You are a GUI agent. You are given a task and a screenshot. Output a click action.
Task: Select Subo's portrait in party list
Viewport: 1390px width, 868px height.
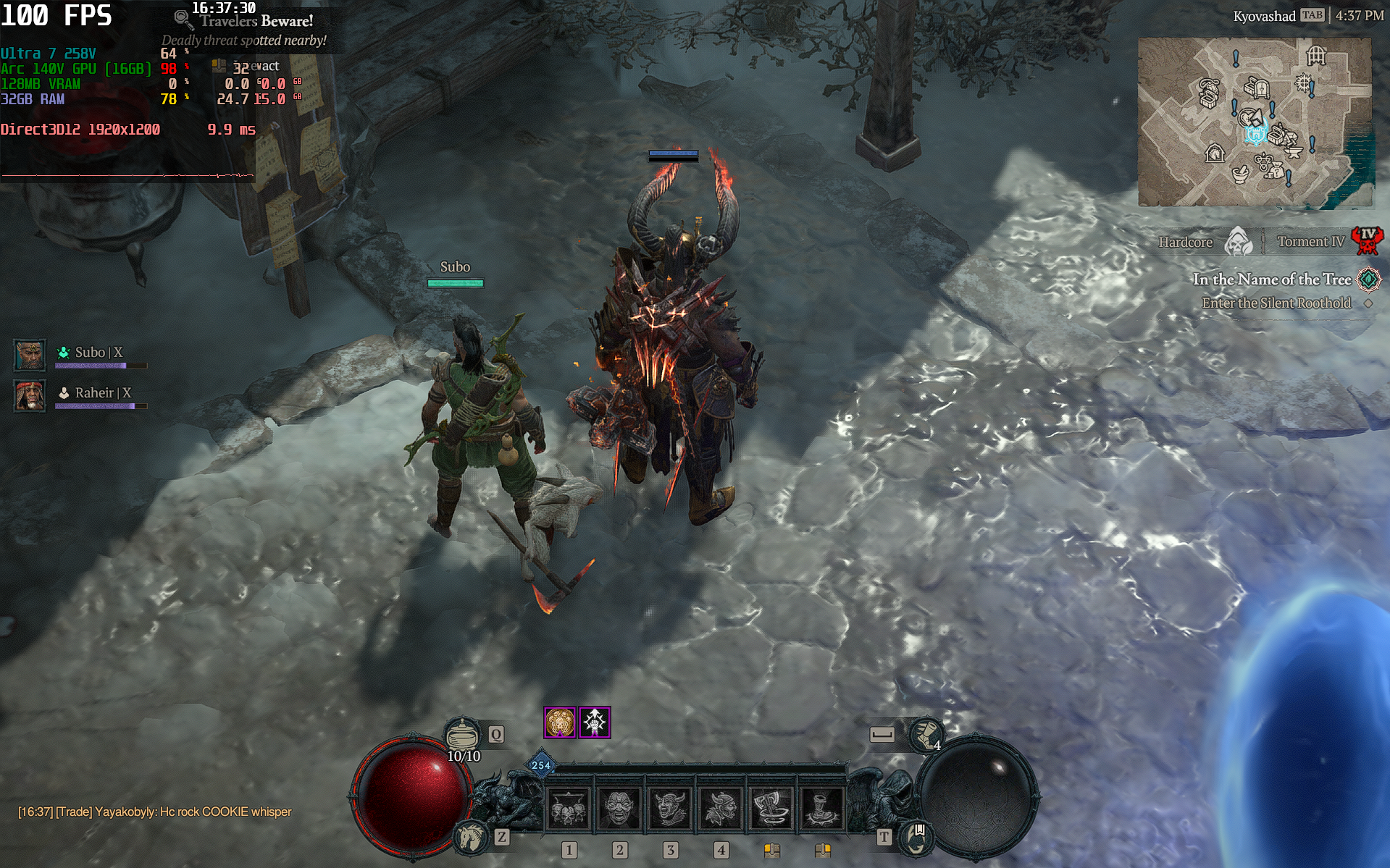(x=30, y=355)
